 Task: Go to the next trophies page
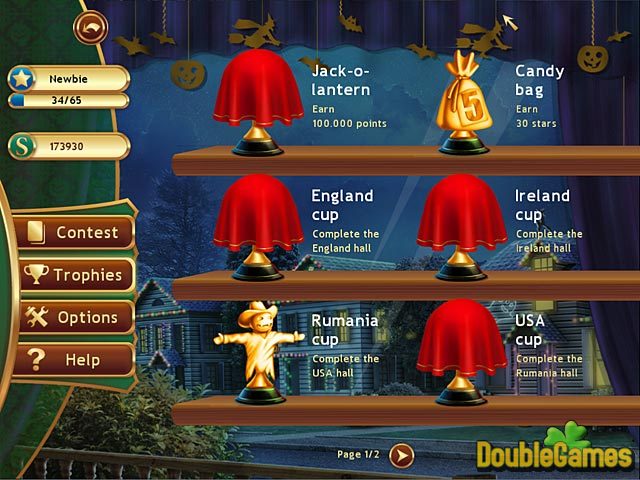401,455
